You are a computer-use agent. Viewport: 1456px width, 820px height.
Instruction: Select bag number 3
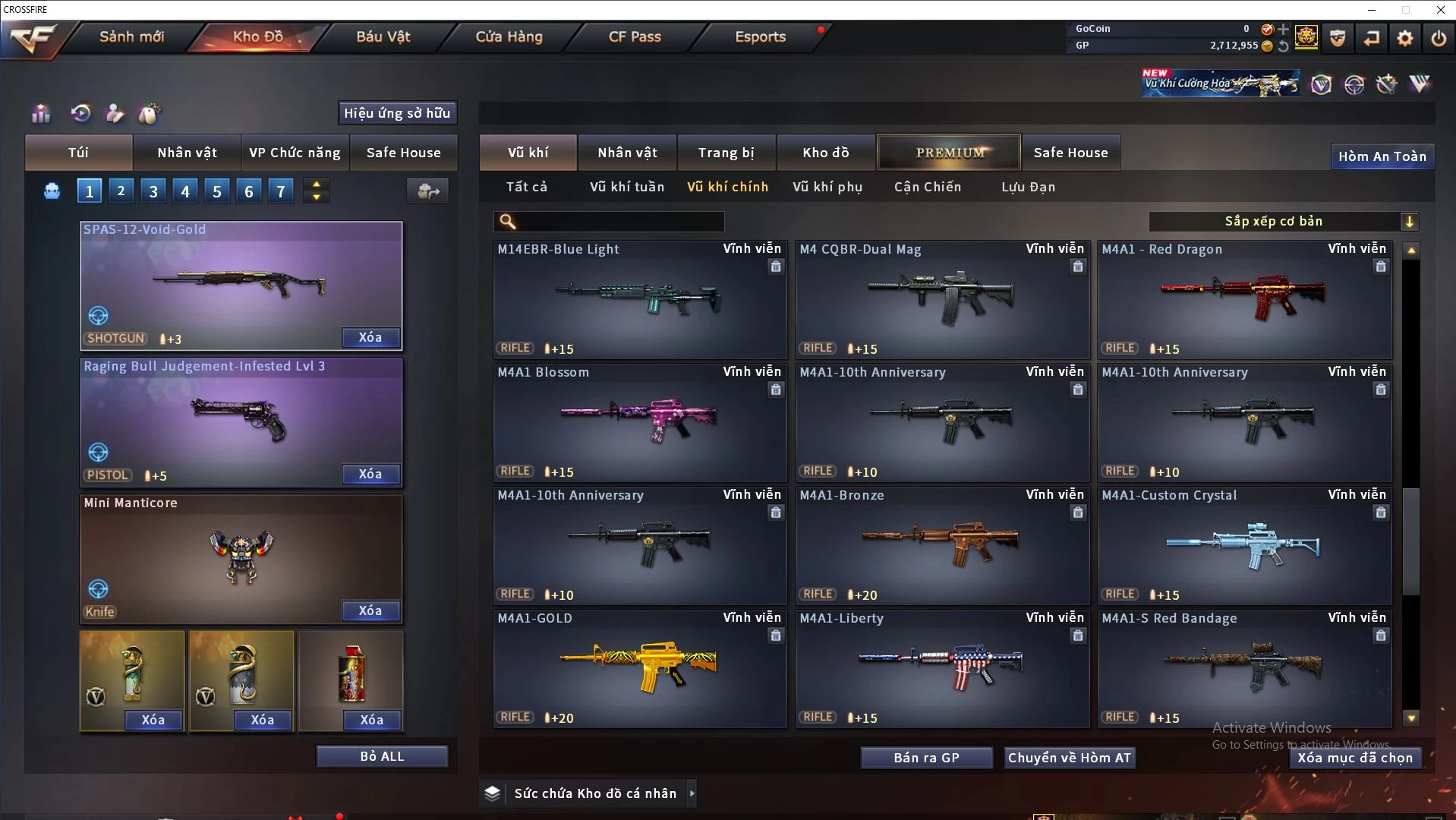coord(153,191)
